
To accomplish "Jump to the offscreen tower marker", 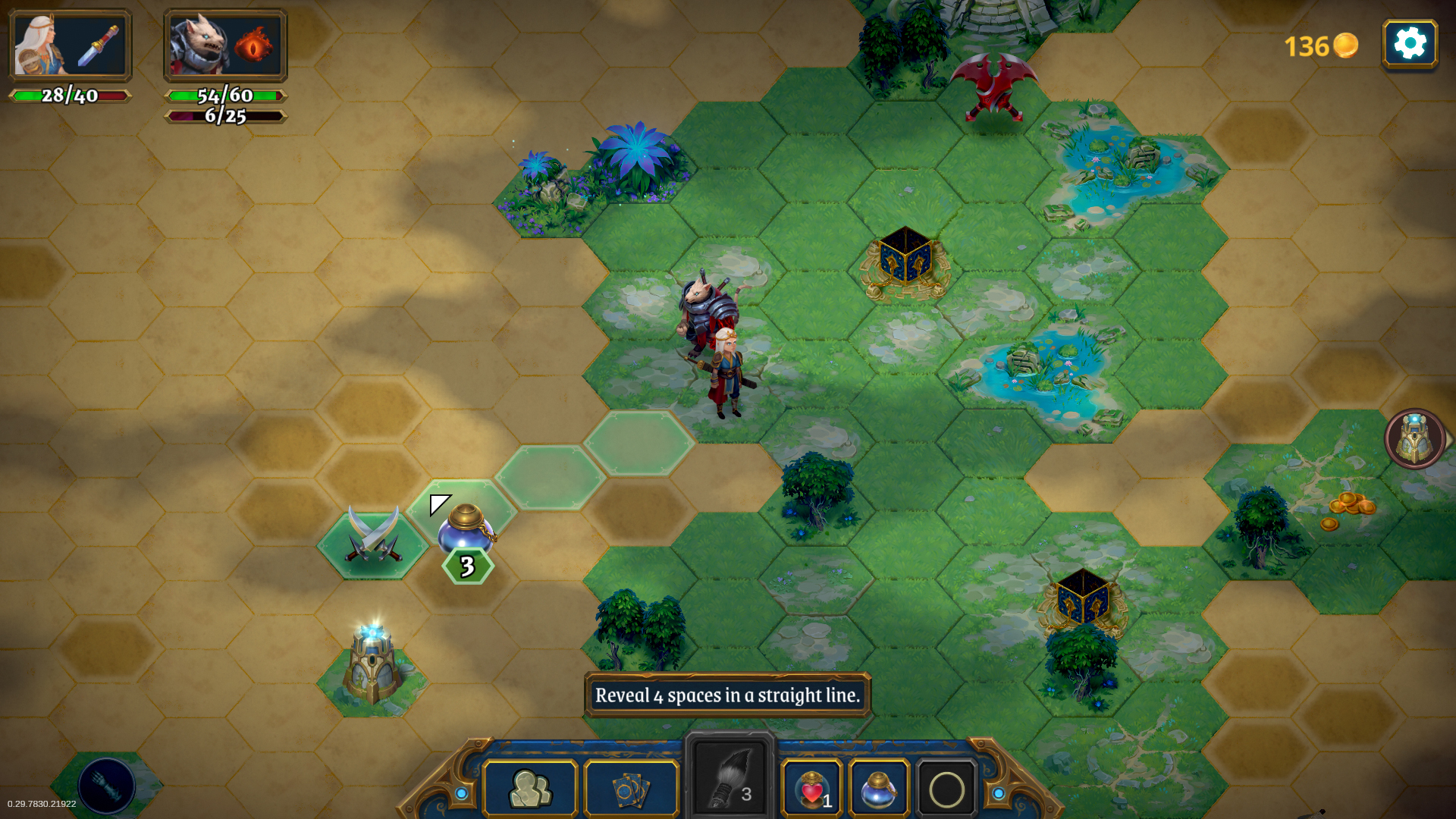I will click(x=1415, y=438).
